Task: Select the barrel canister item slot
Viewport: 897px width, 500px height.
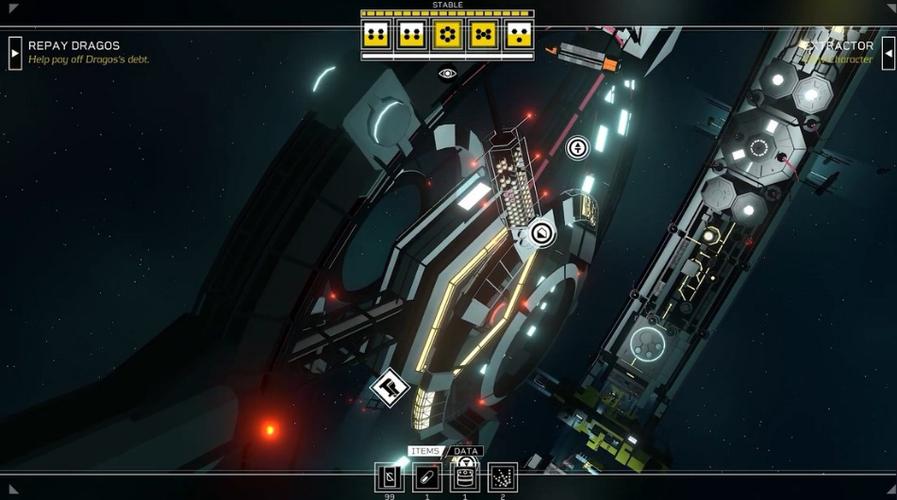Action: point(465,477)
